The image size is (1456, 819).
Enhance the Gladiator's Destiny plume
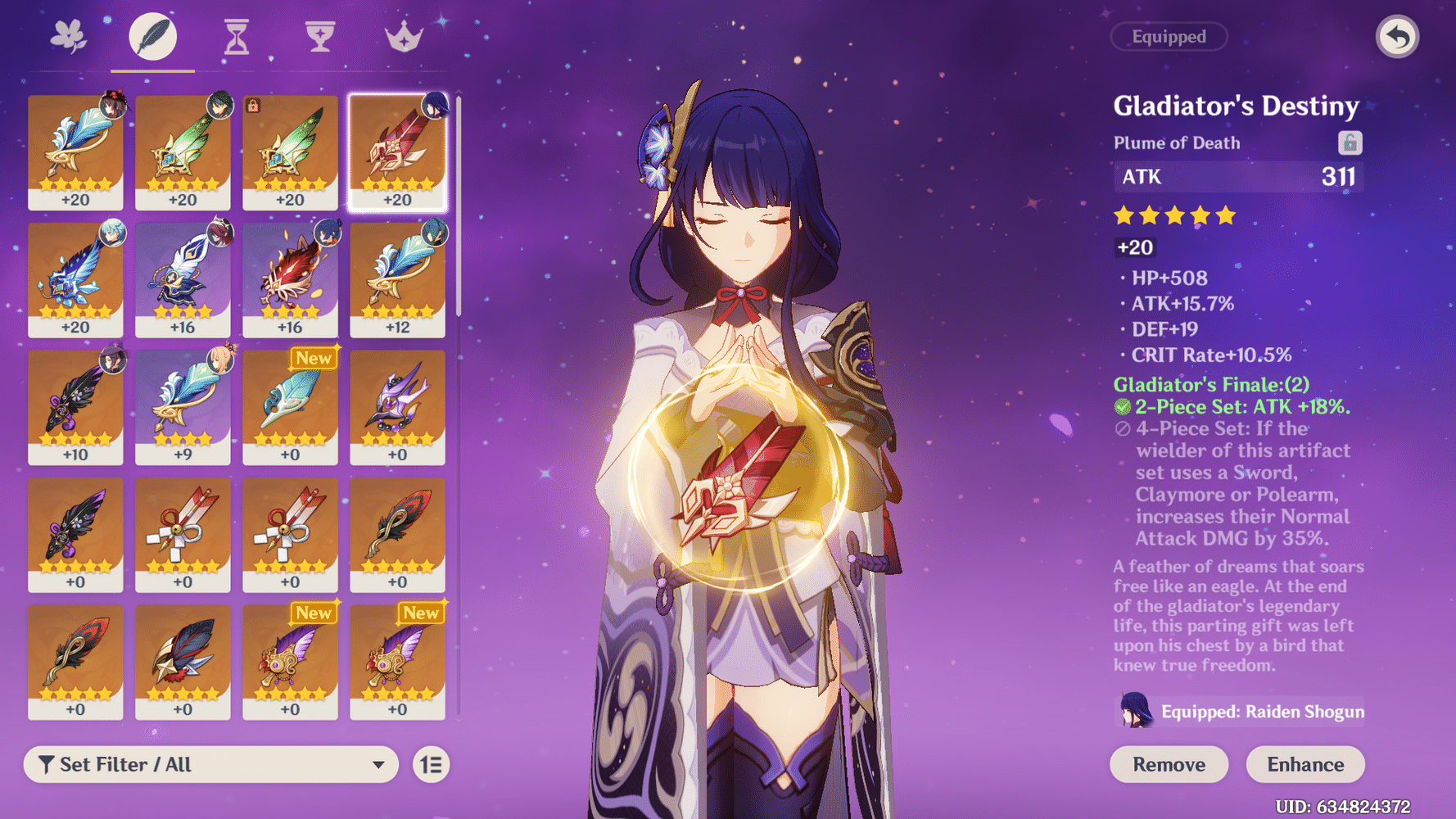click(x=1305, y=764)
